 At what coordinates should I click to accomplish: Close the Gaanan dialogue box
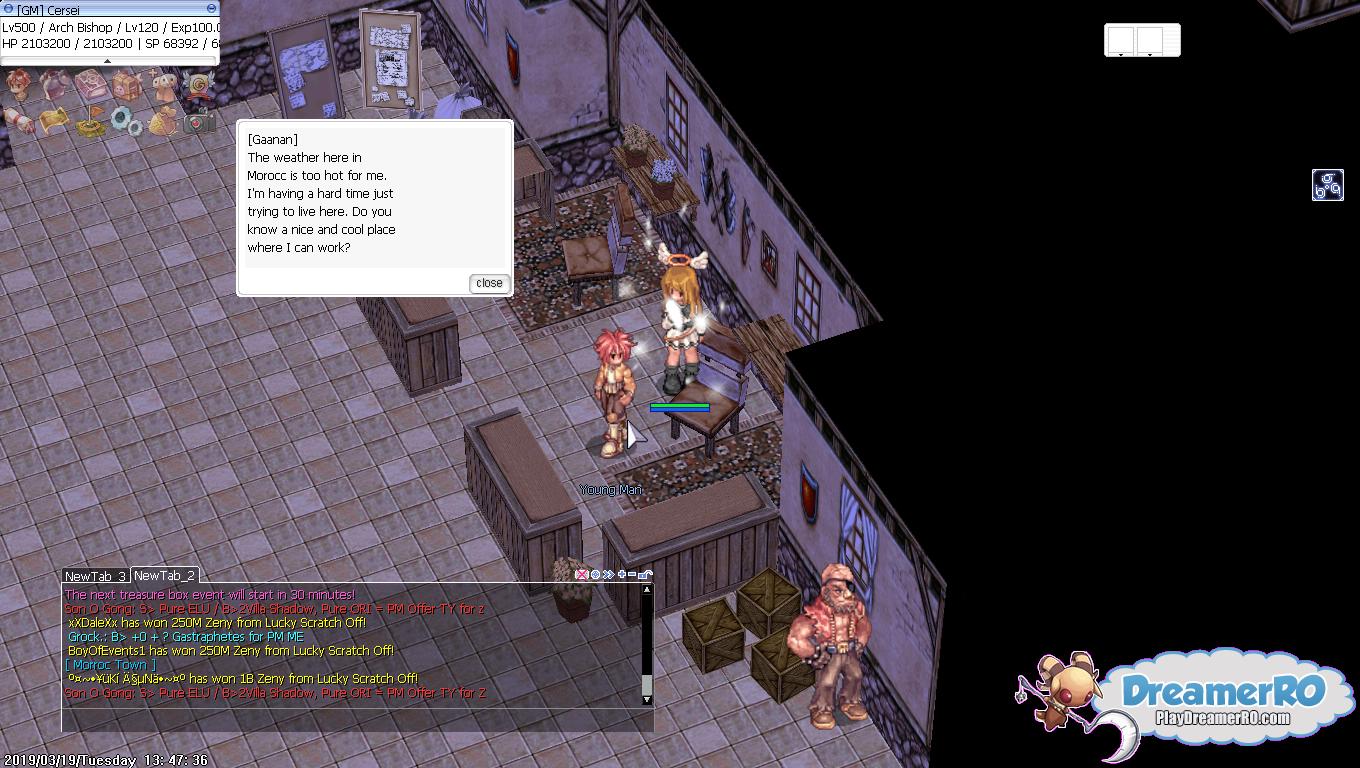click(x=489, y=283)
